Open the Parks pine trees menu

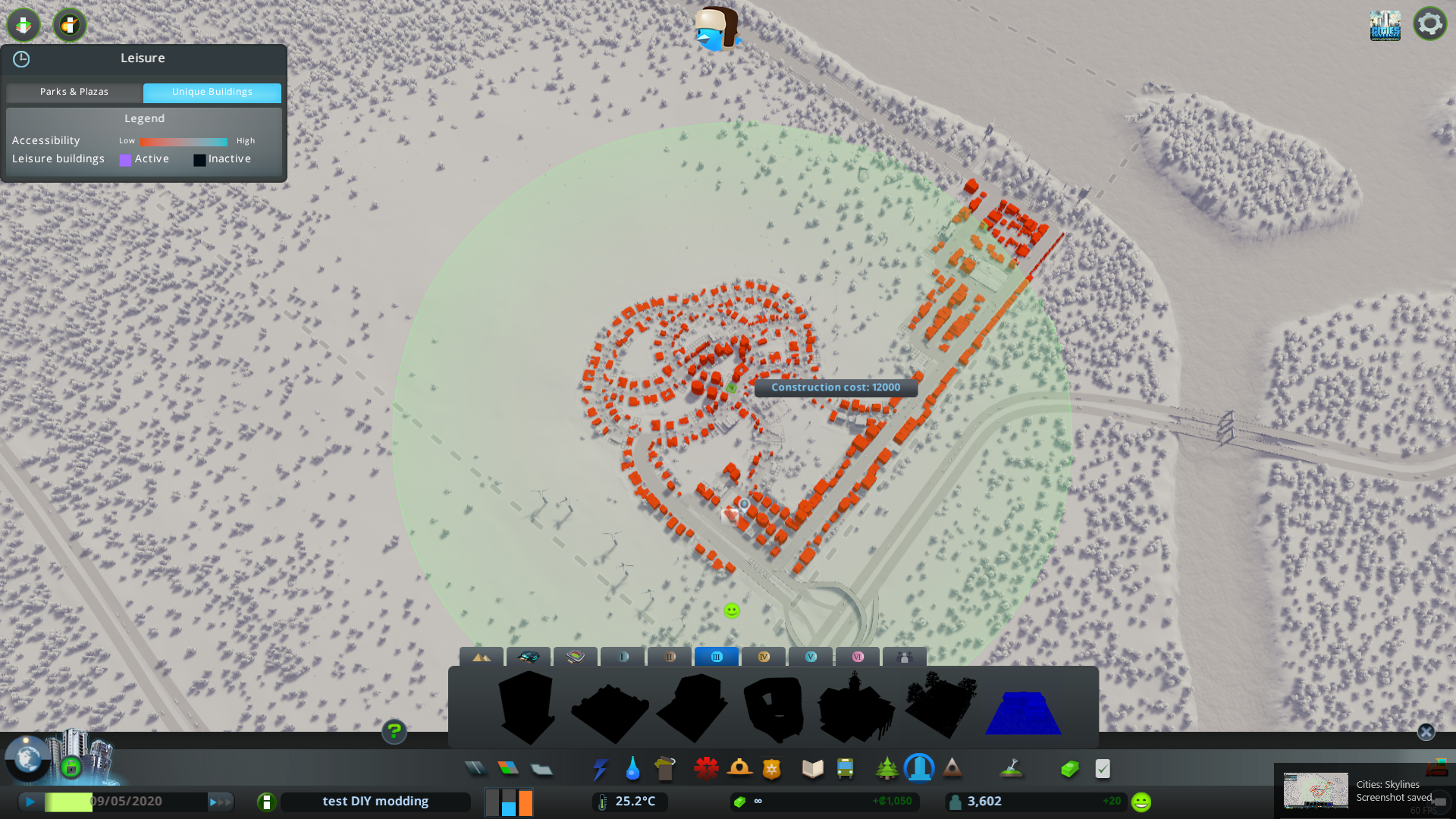[886, 769]
